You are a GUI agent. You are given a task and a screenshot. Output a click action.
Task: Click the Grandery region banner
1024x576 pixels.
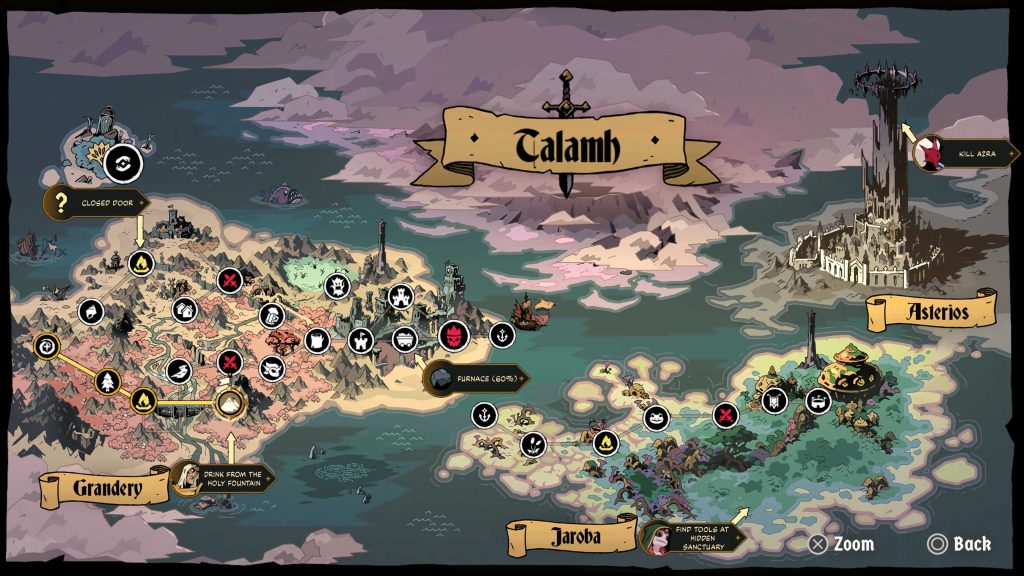pos(105,488)
